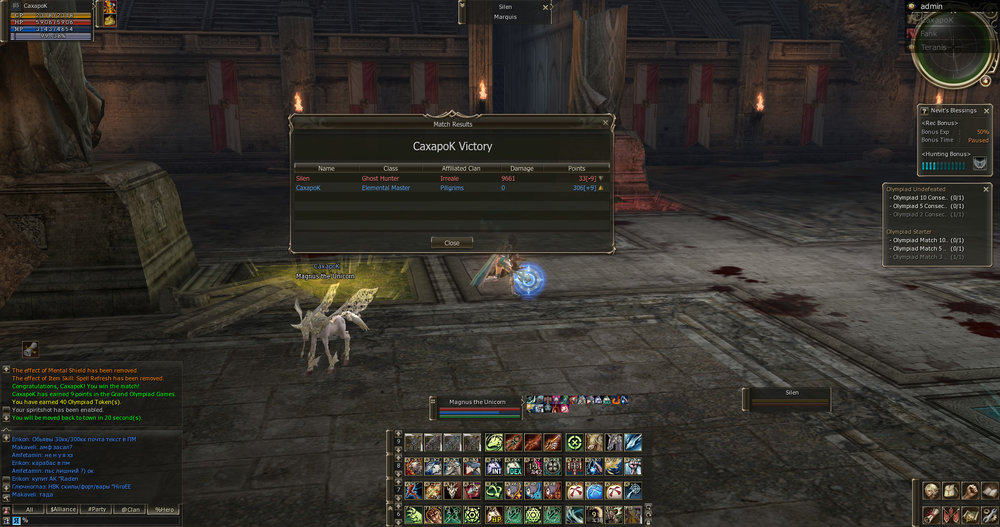Viewport: 1000px width, 527px height.
Task: Select Silen's row in match results
Action: coord(450,178)
